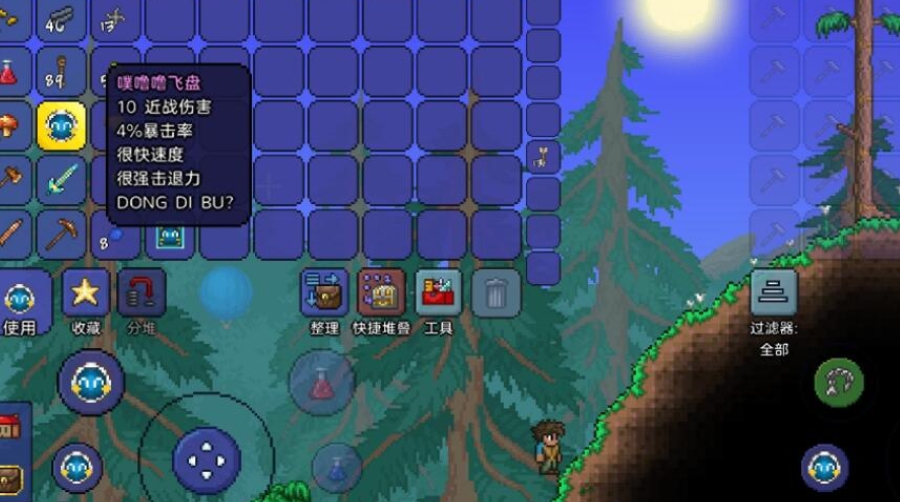Screen dimensions: 900x502
Task: Activate the green grappling hook button
Action: pos(838,382)
